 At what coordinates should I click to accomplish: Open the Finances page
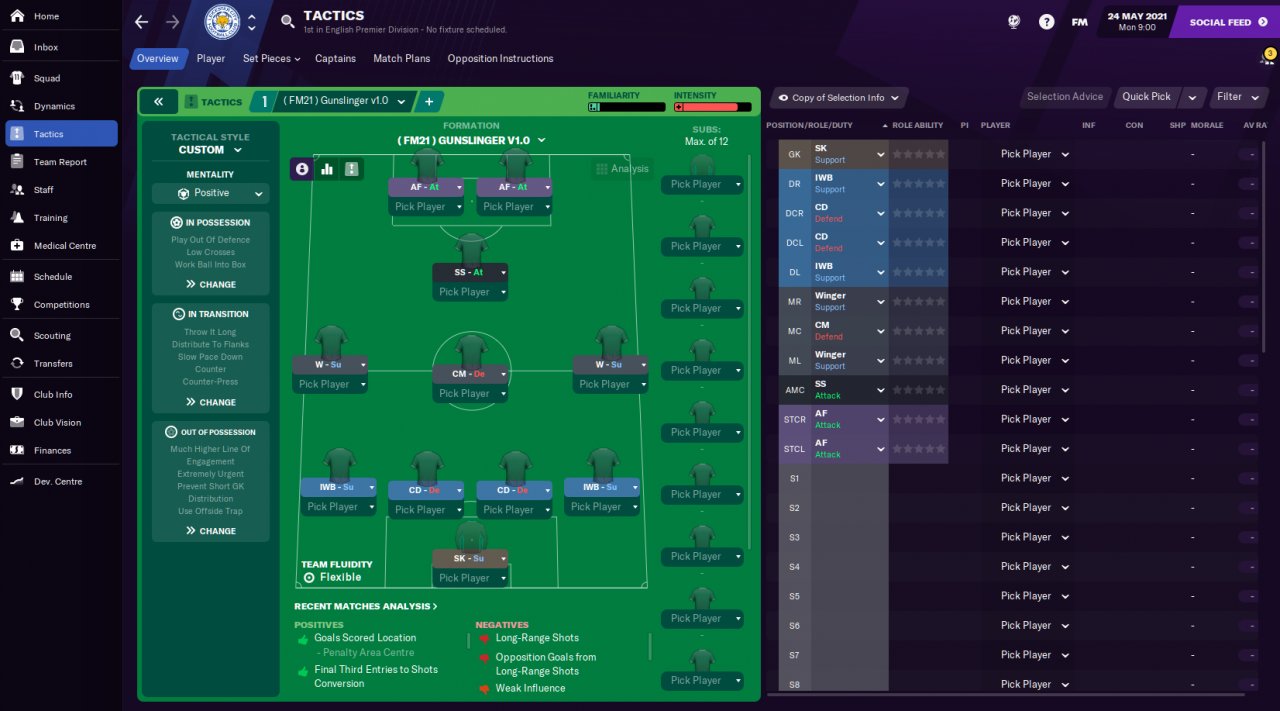pos(52,451)
